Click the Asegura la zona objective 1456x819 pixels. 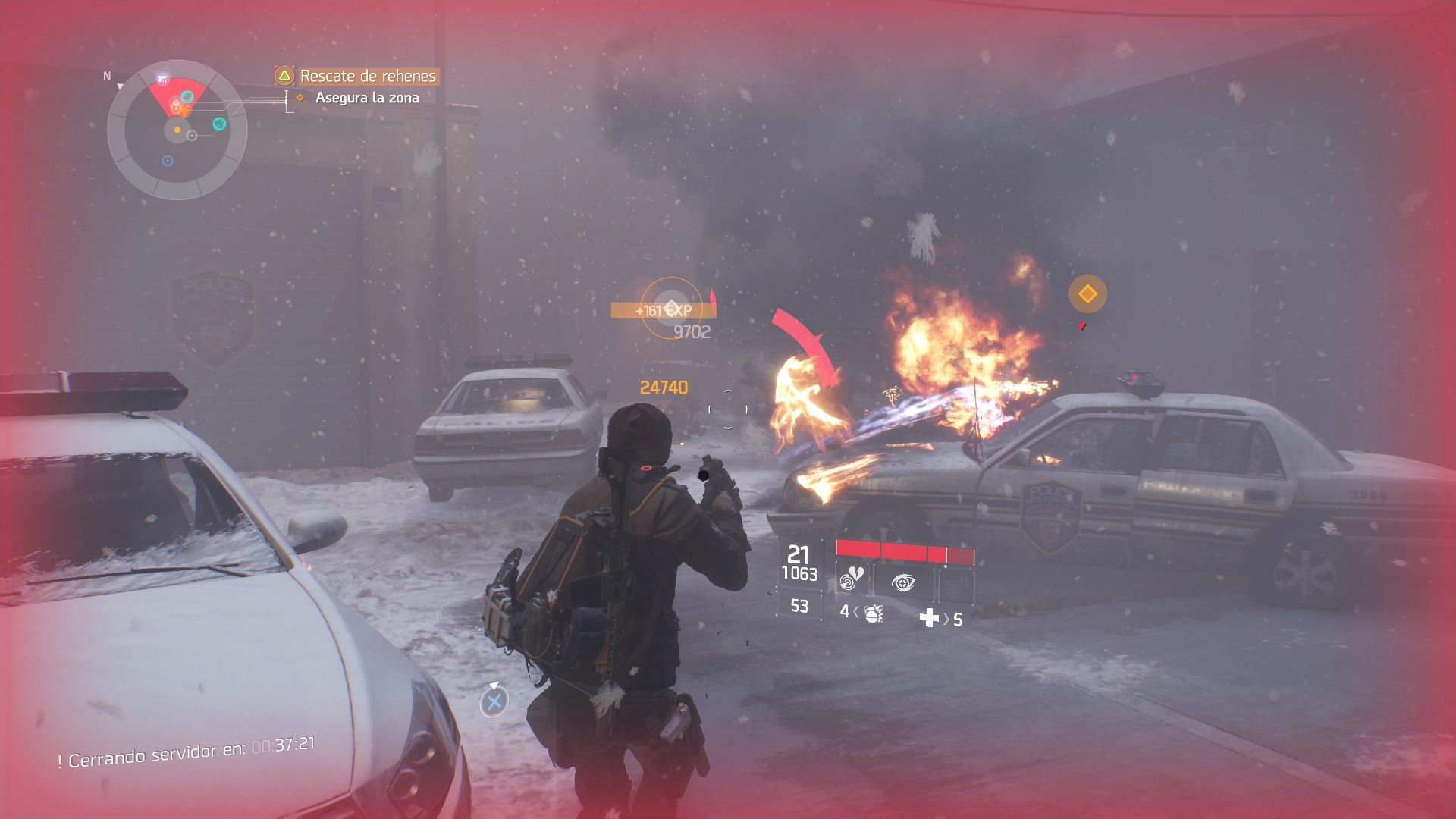(366, 98)
